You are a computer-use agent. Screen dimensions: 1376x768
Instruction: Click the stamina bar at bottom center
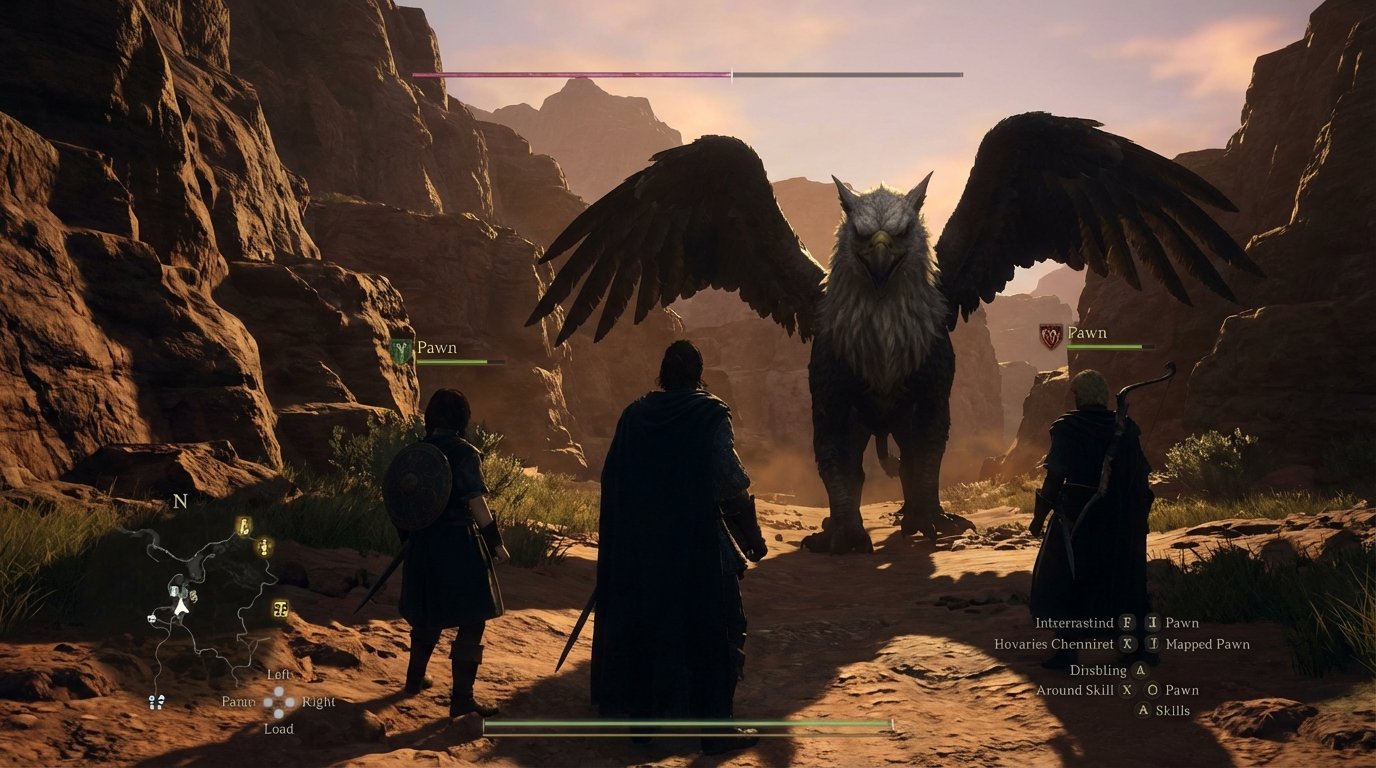point(686,723)
